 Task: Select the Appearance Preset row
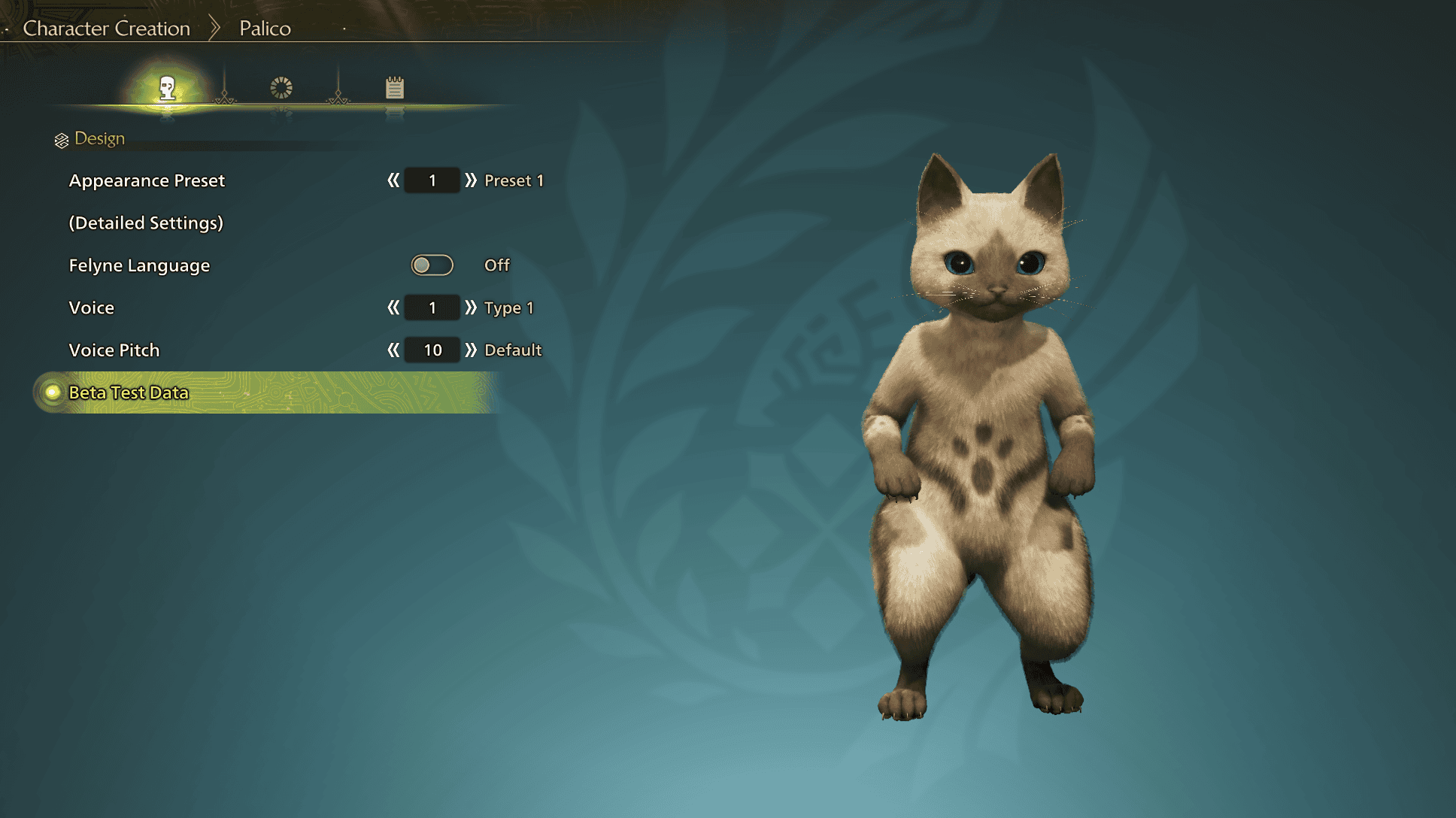(x=147, y=181)
